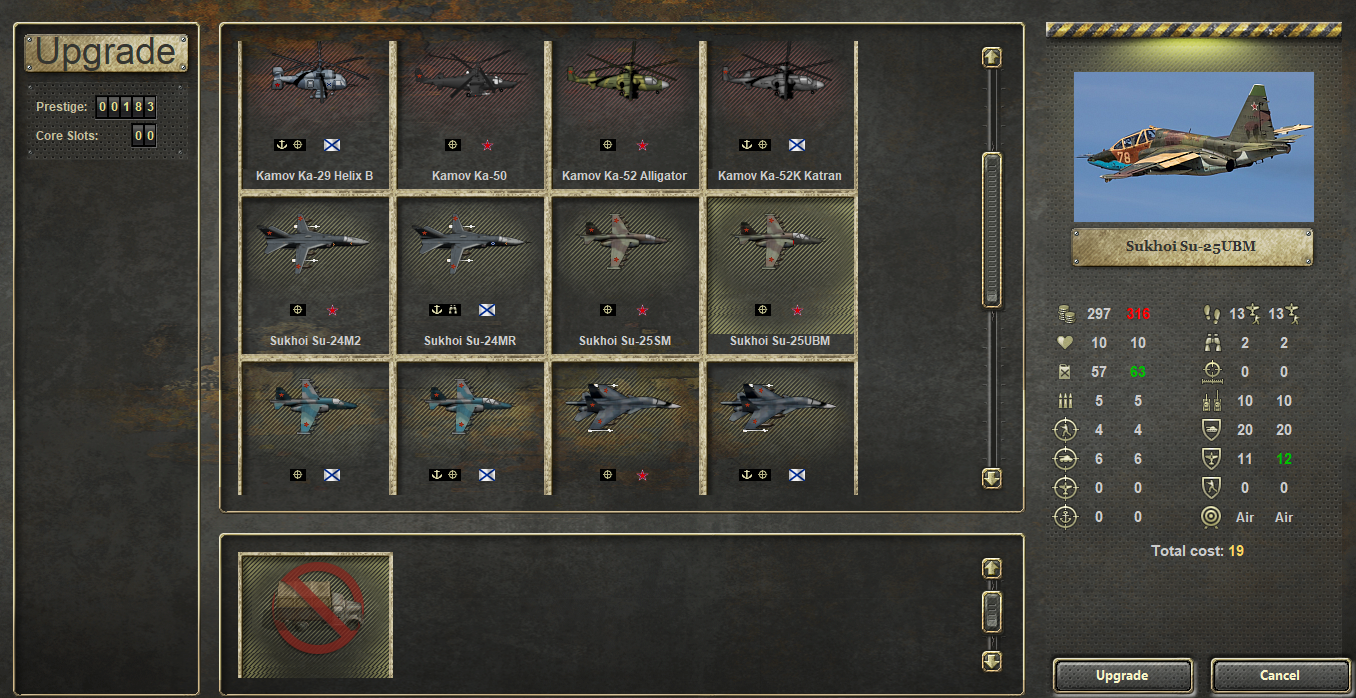Pick the Kamov Ka-52 Alligator unit
1356x698 pixels.
625,115
